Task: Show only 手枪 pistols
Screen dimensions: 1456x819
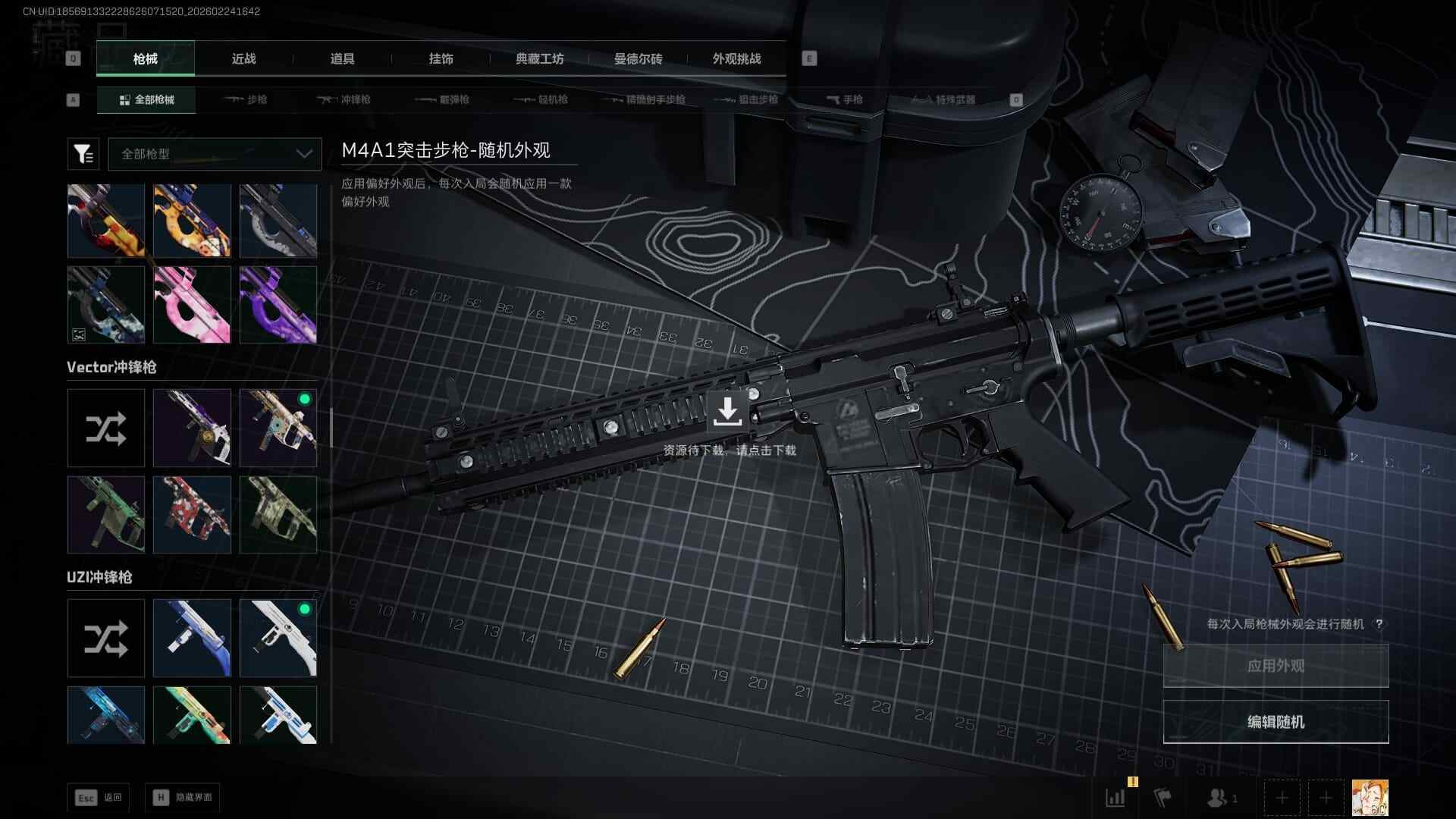Action: tap(844, 99)
